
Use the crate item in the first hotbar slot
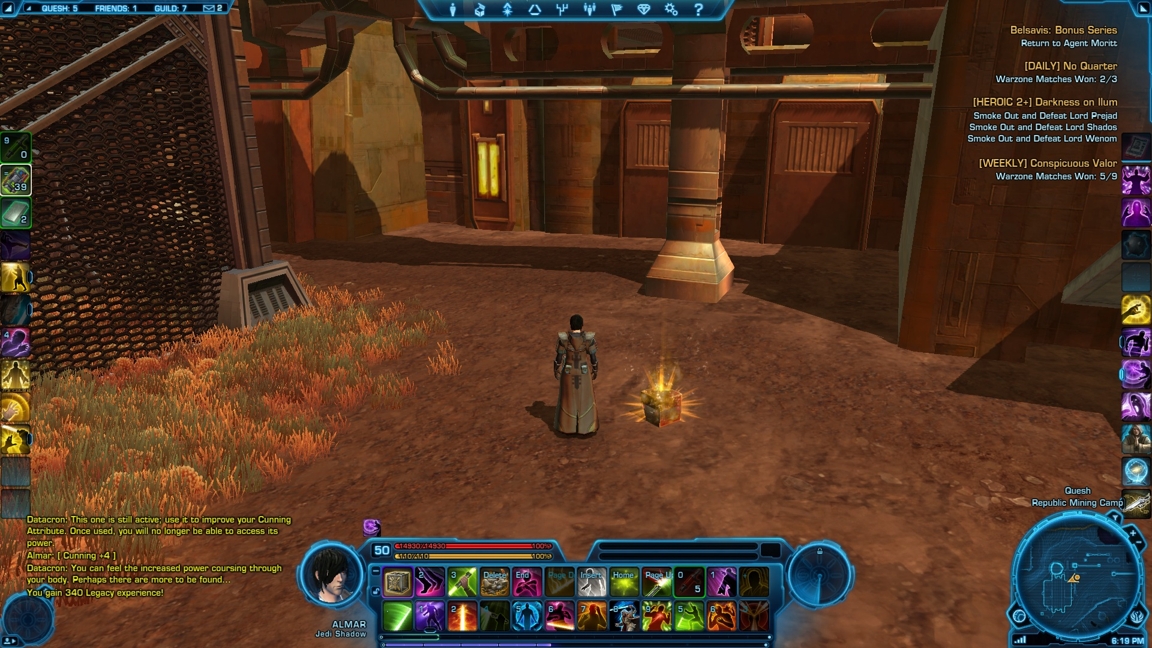click(398, 582)
